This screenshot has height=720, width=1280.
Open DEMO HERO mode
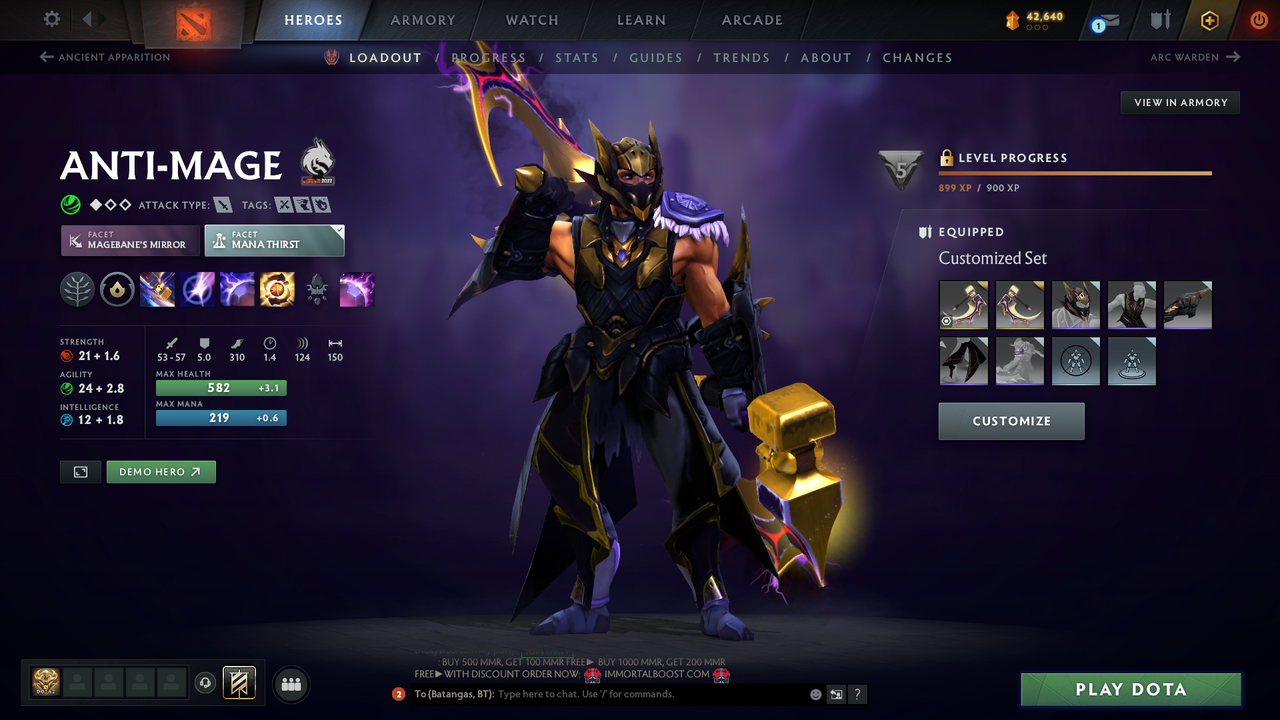click(x=160, y=471)
